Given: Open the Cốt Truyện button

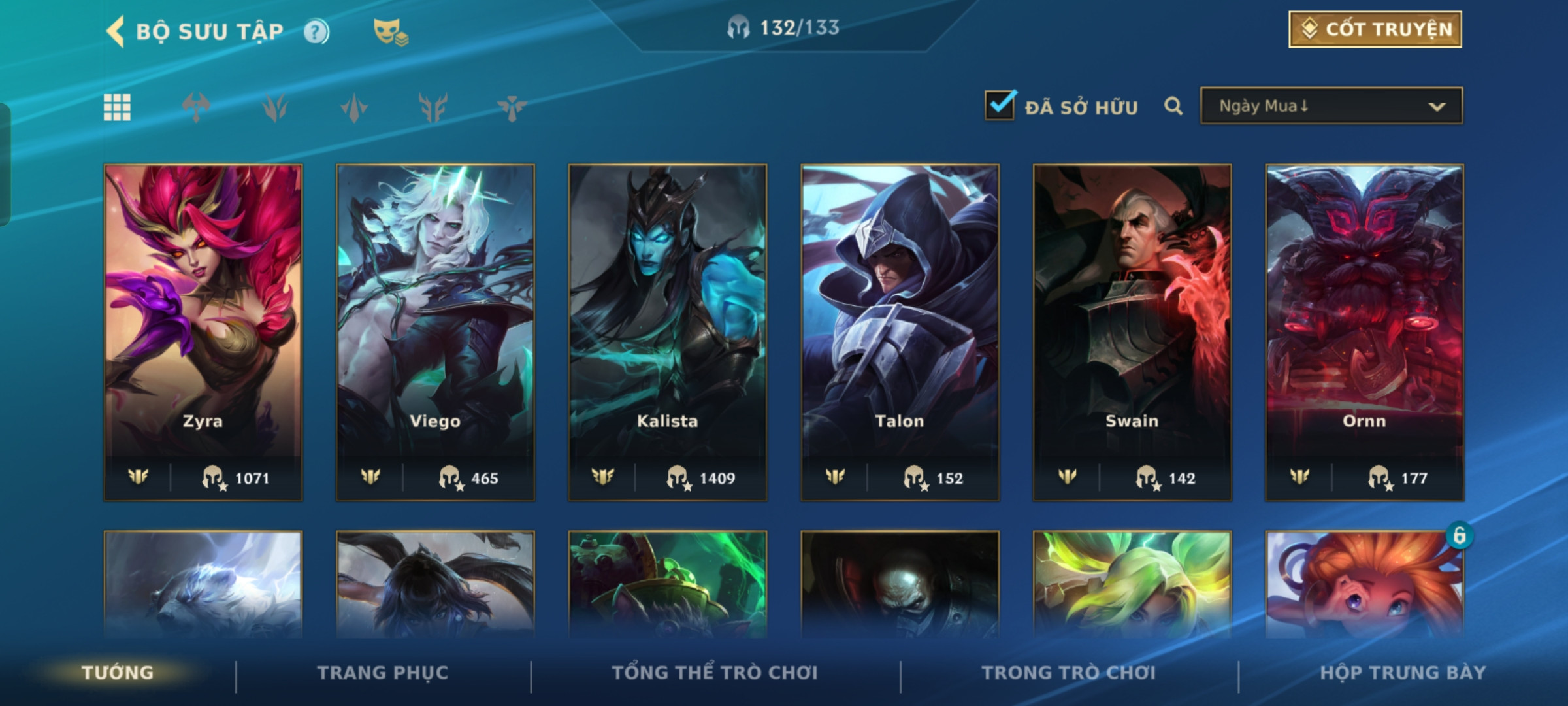Looking at the screenshot, I should click(x=1375, y=29).
